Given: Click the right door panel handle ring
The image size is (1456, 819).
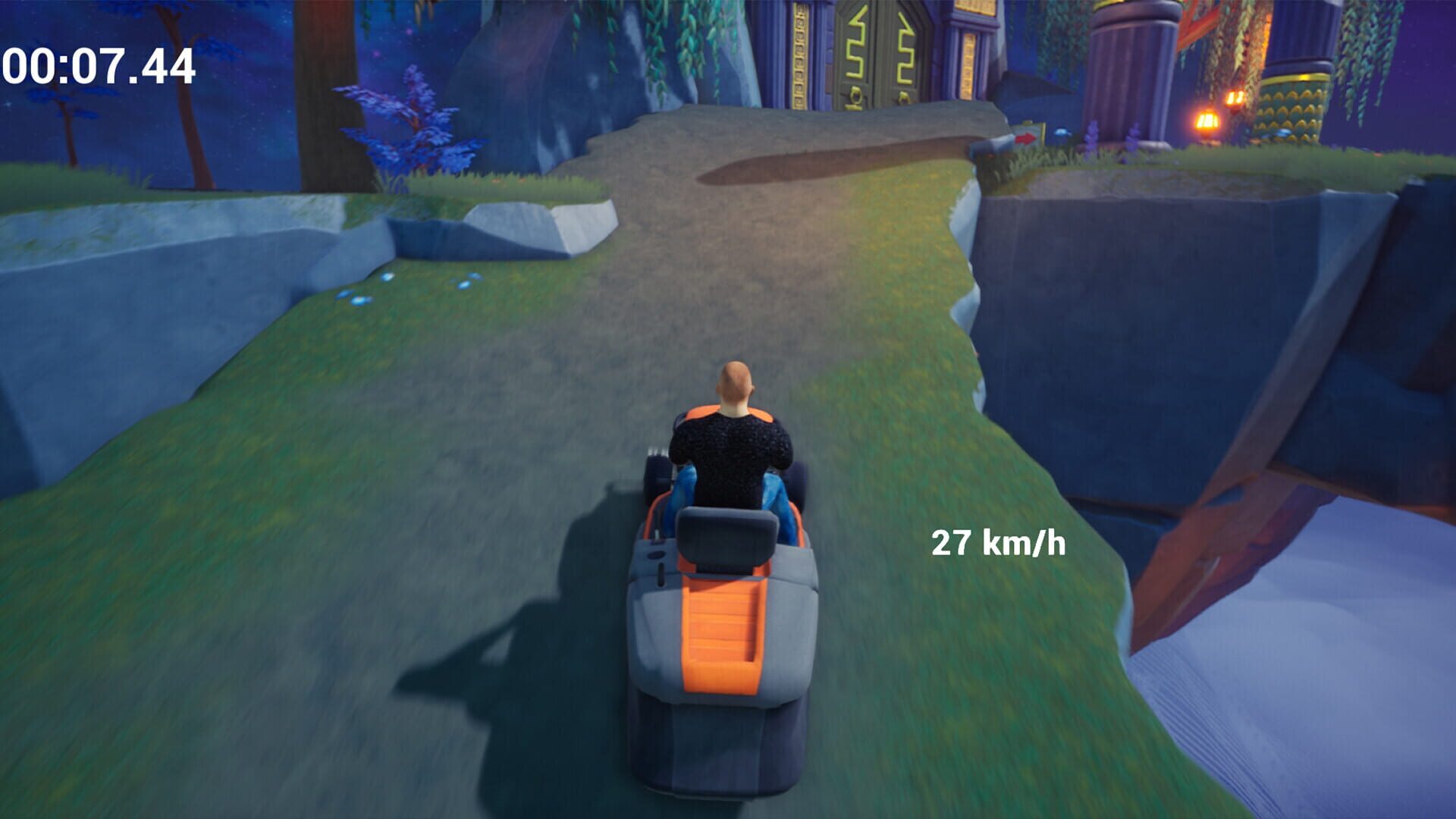Looking at the screenshot, I should tap(903, 97).
